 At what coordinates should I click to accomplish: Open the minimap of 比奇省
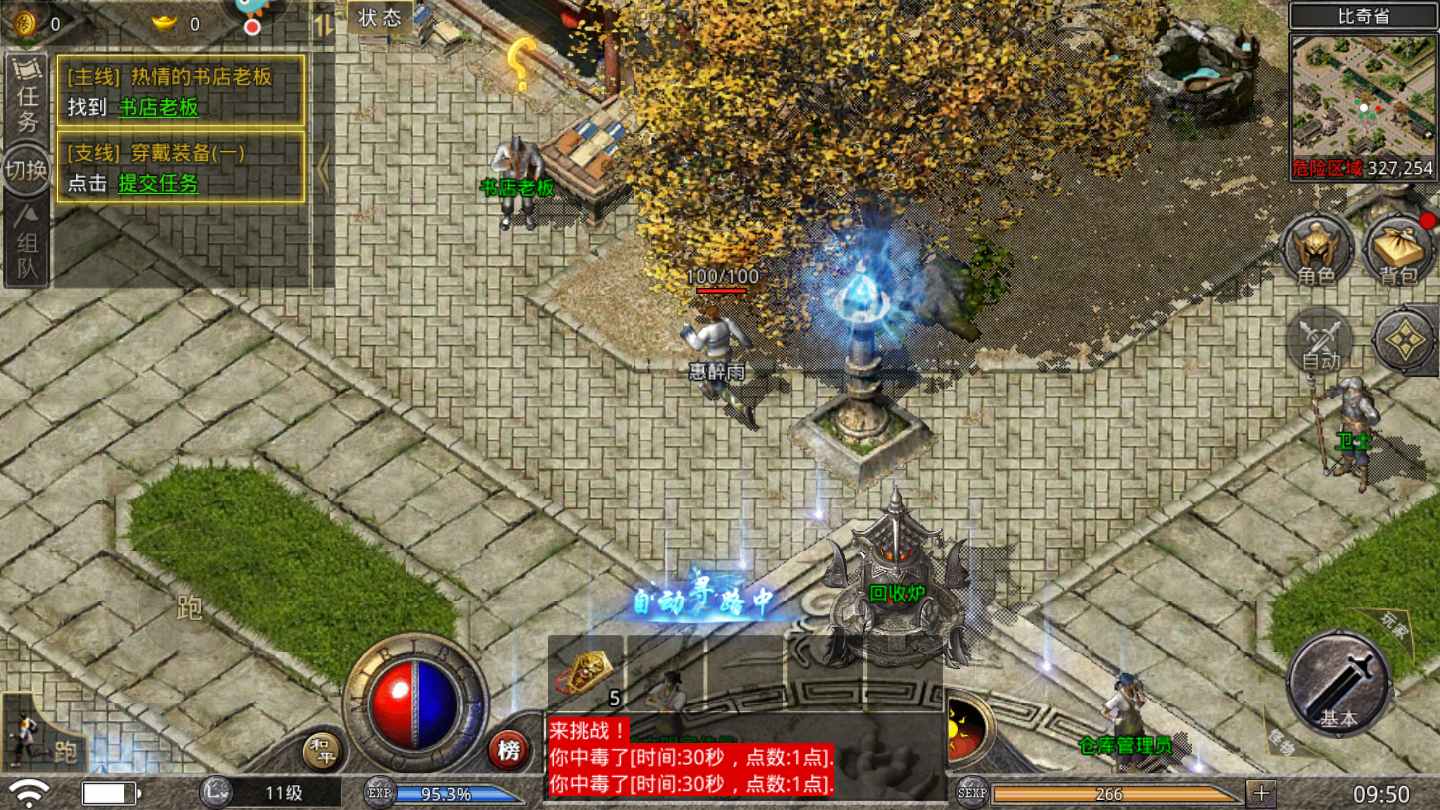tap(1362, 96)
